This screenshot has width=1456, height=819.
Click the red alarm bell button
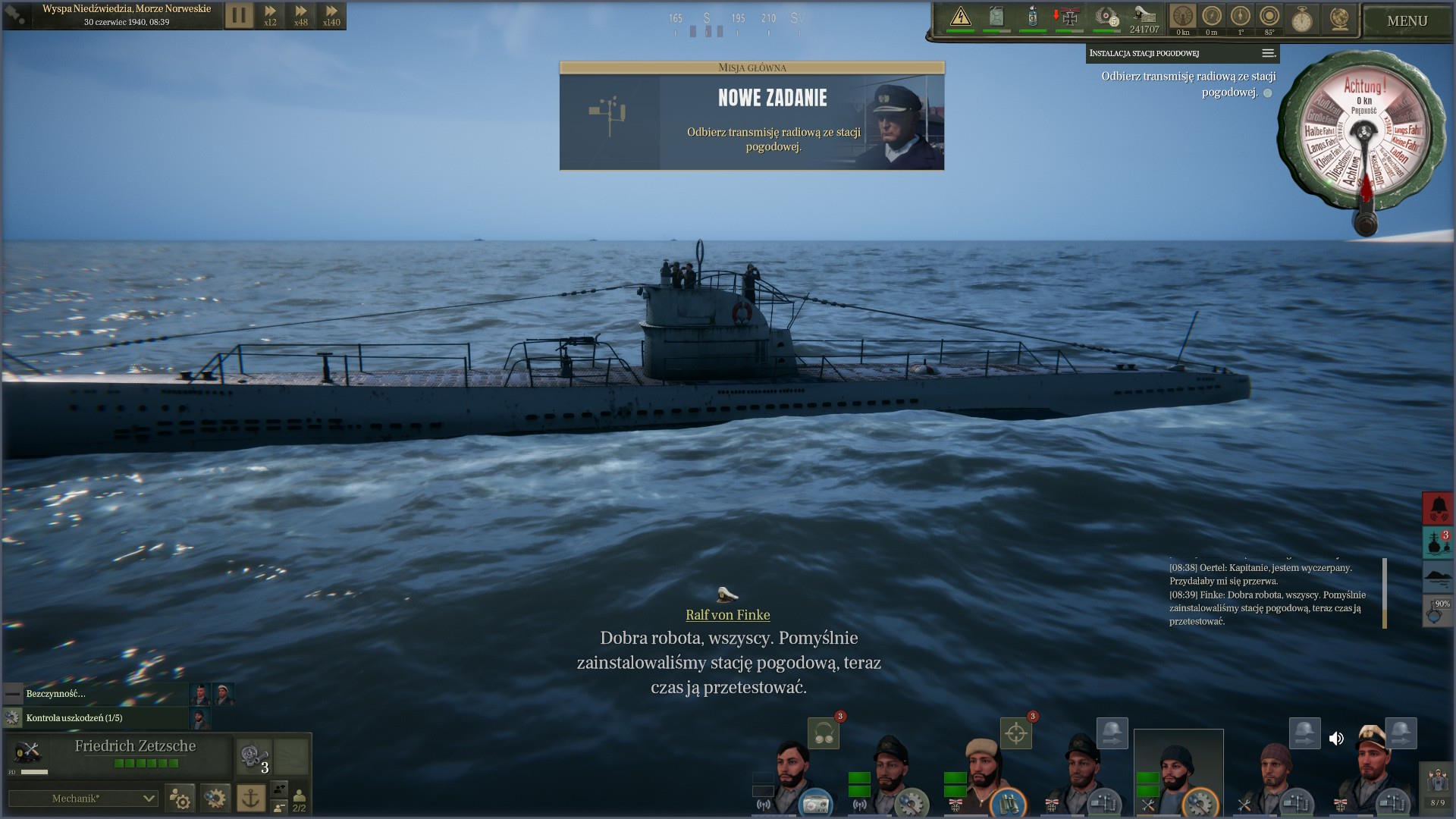(x=1438, y=507)
